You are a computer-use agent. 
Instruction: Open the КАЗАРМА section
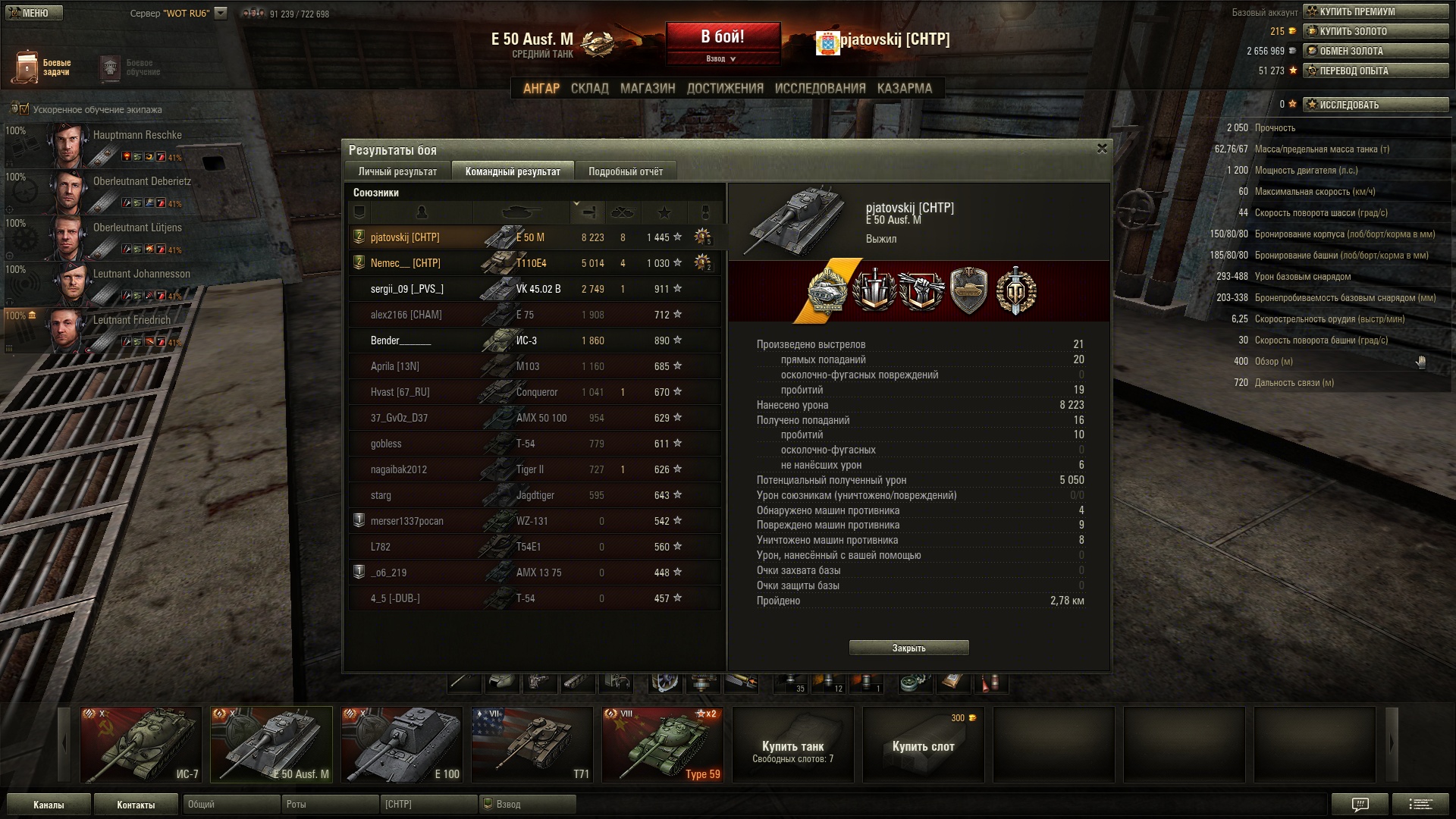[x=904, y=88]
